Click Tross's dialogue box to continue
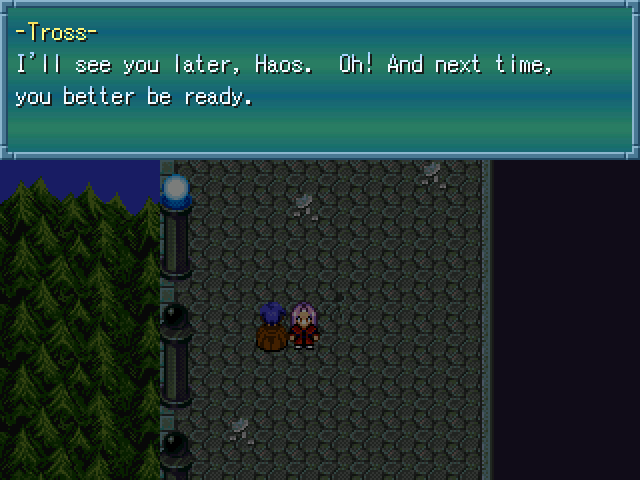The width and height of the screenshot is (640, 480). click(x=319, y=78)
